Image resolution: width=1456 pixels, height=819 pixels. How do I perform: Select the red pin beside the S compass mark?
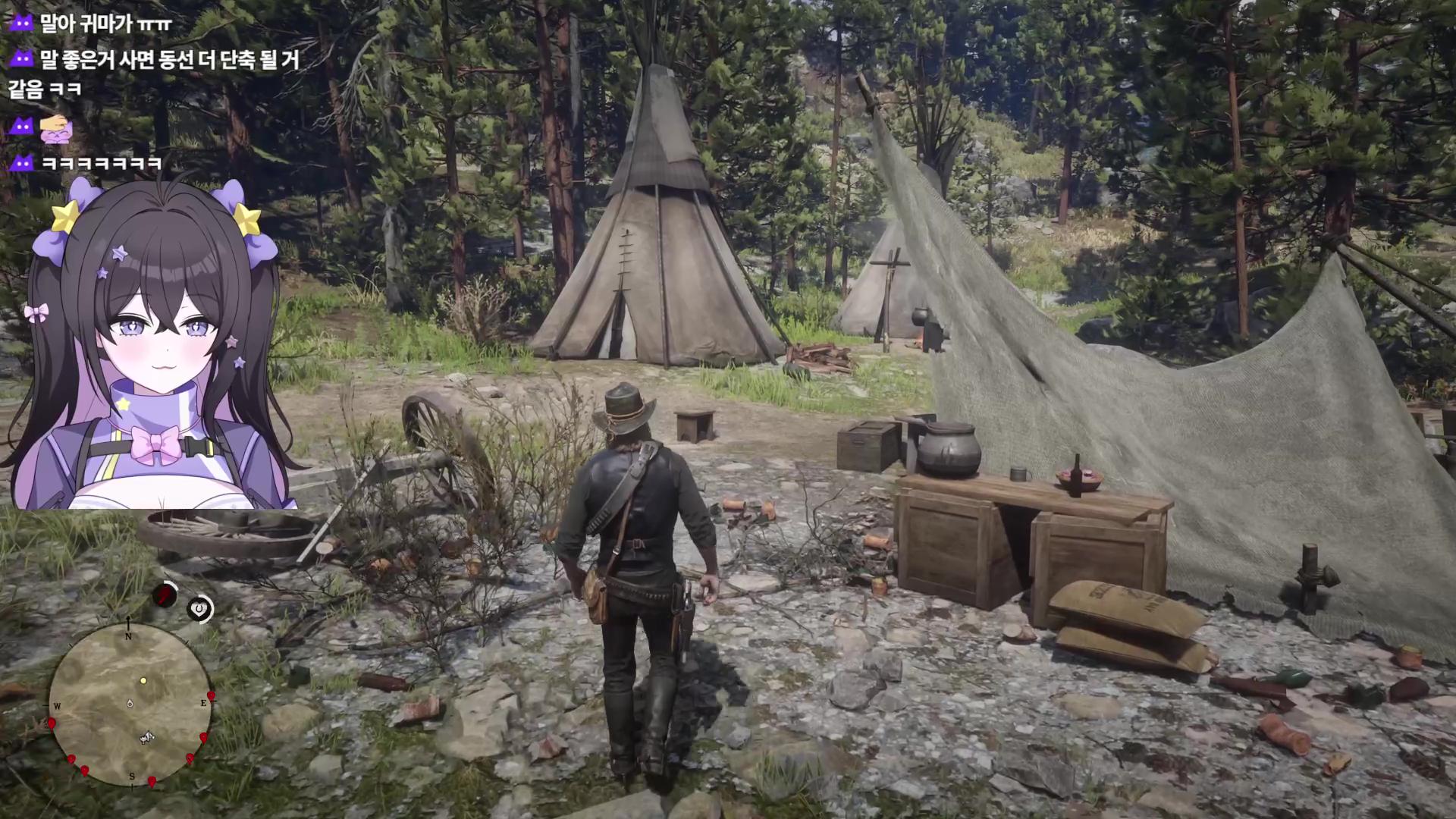tap(152, 781)
